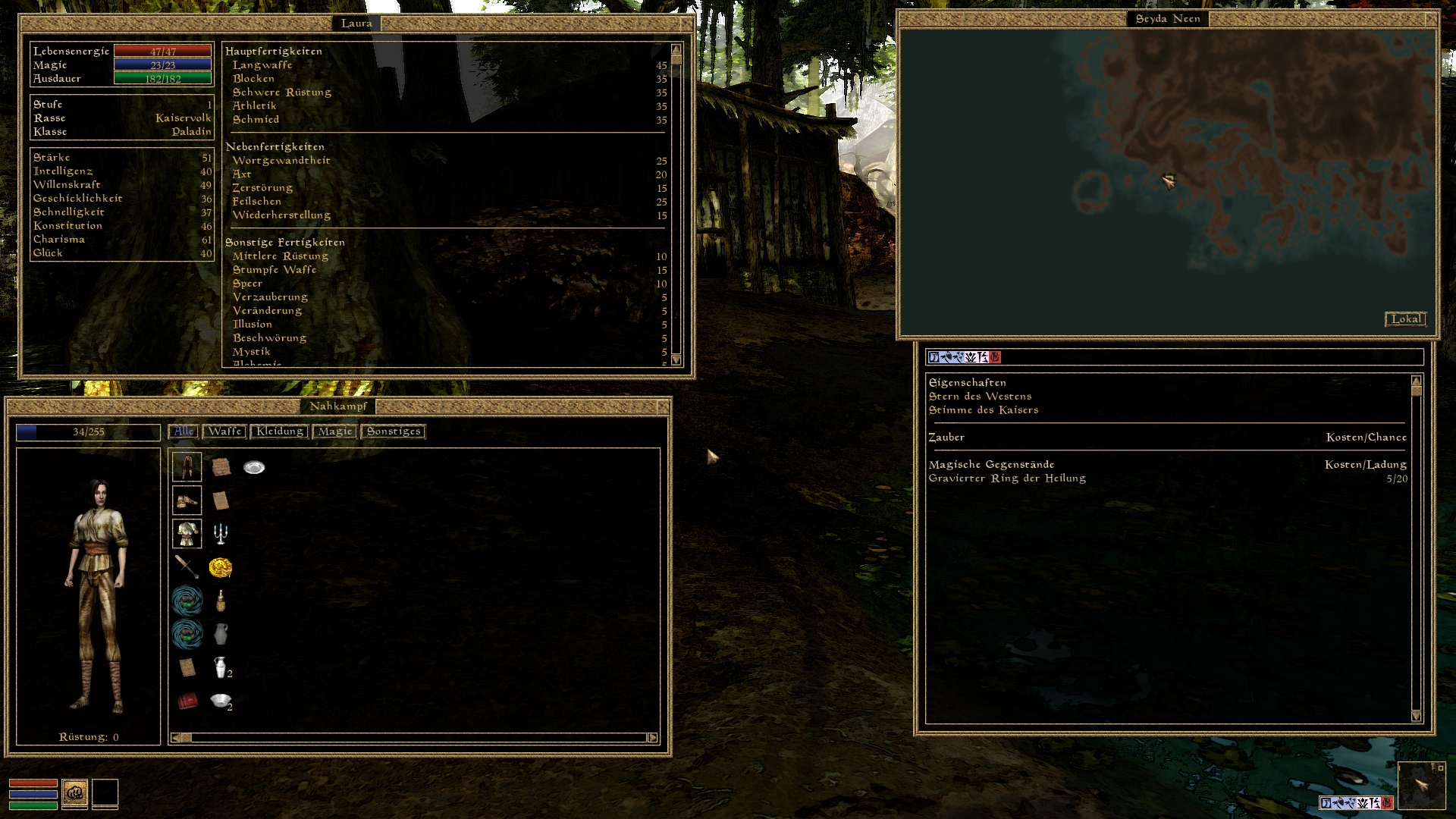1456x819 pixels.
Task: Select the gold coins in the inventory
Action: tap(220, 566)
